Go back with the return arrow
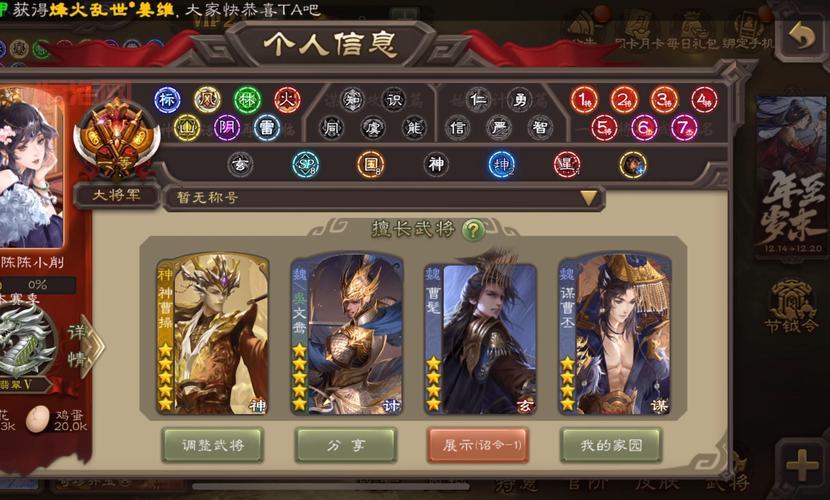Screen dimensions: 830x500 [x=800, y=37]
